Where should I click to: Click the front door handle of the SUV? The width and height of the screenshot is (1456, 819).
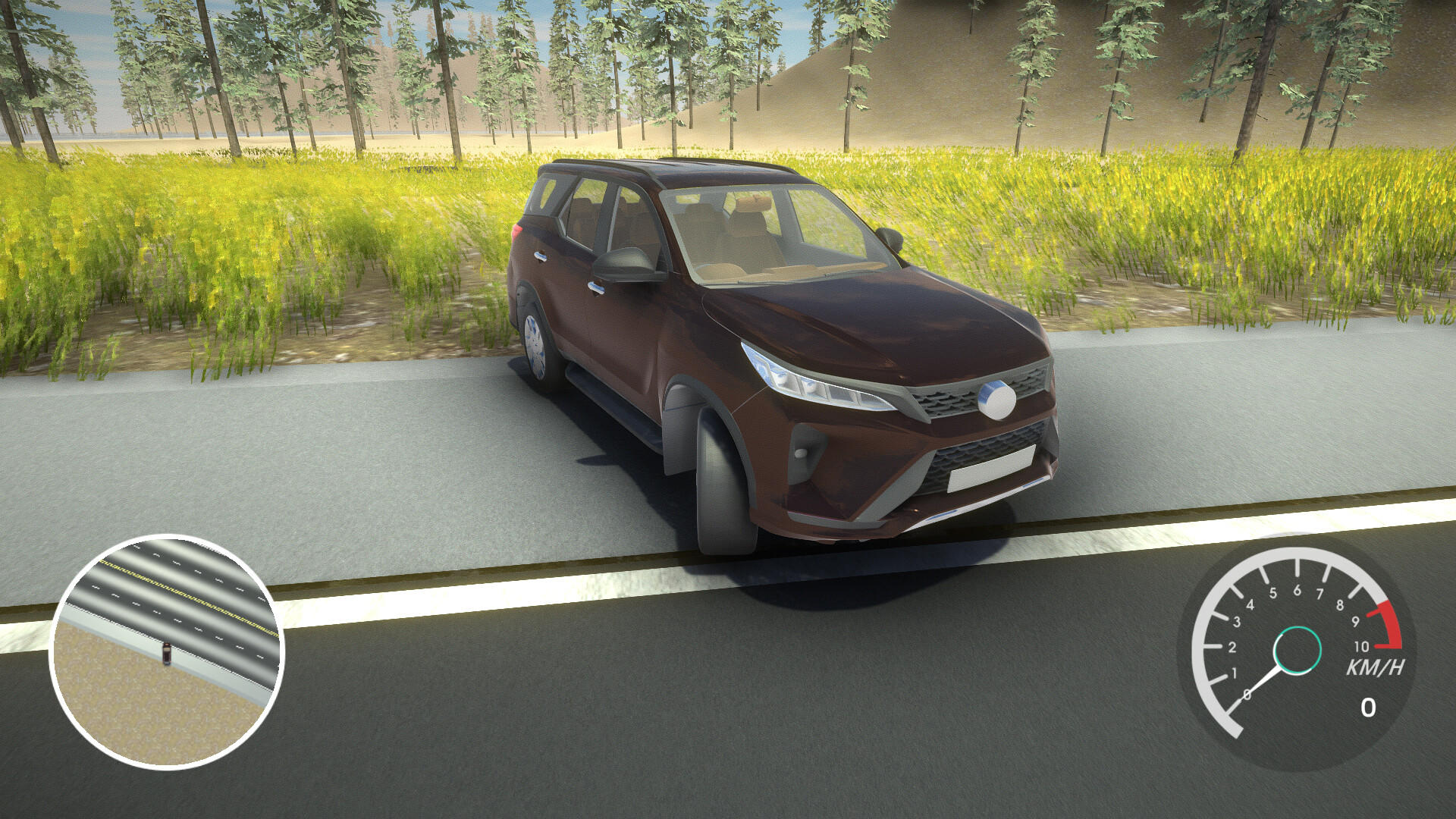coord(595,288)
